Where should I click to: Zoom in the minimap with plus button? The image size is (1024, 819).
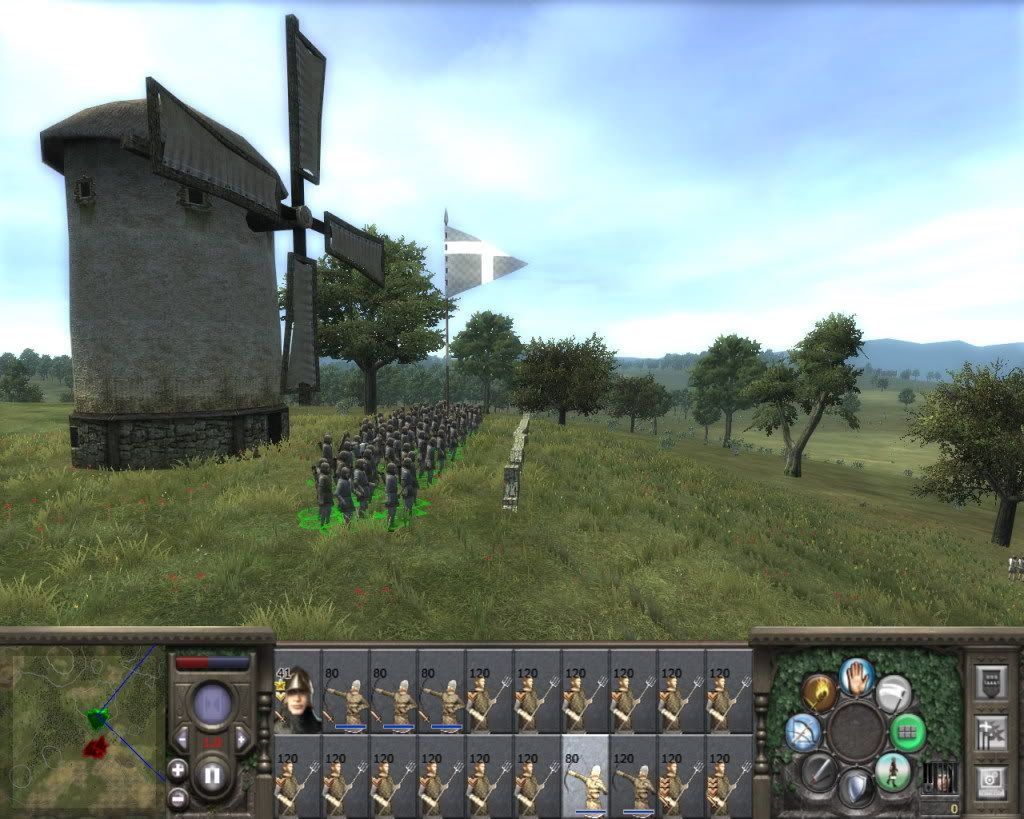tap(177, 770)
